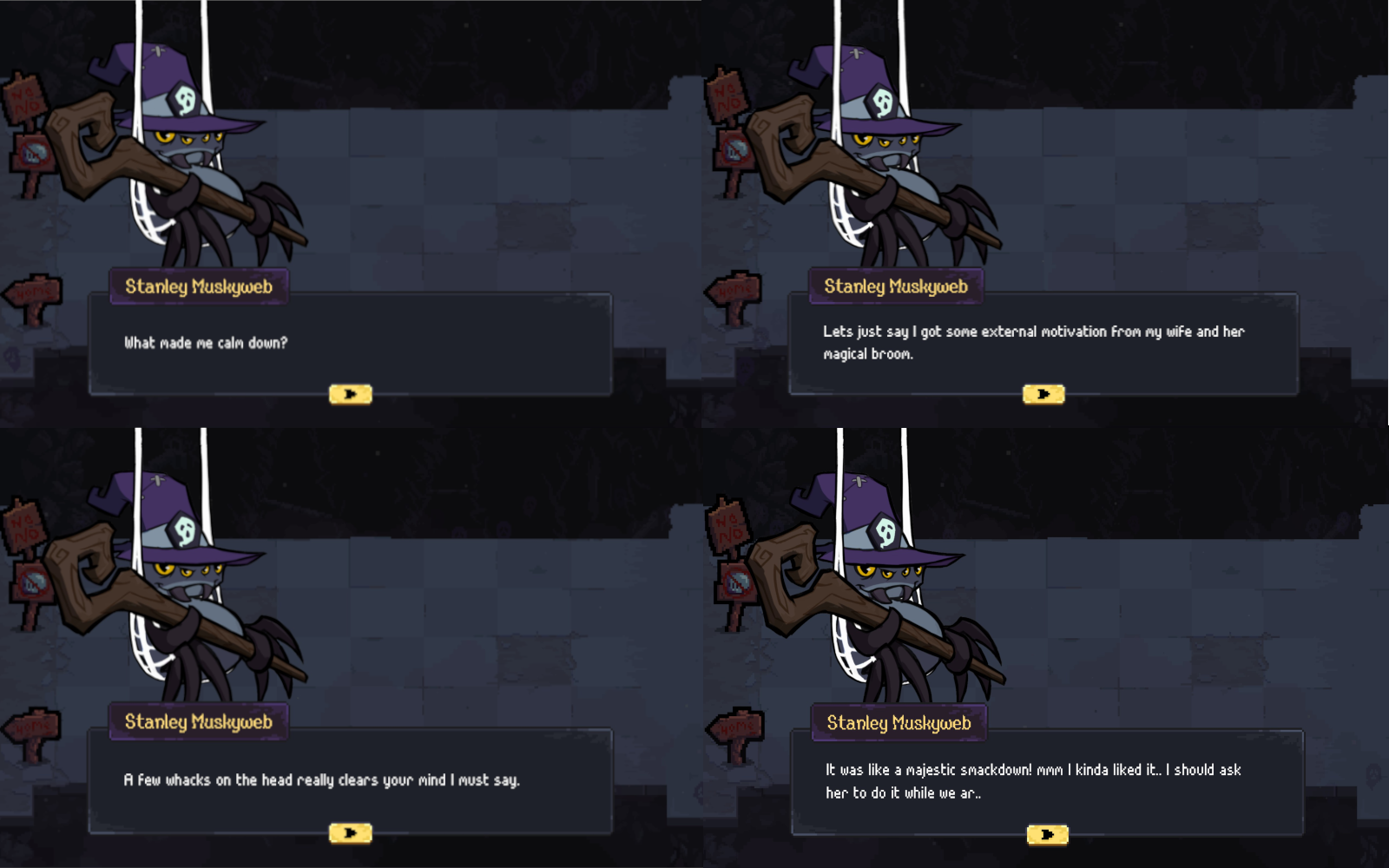The height and width of the screenshot is (868, 1389).
Task: Advance the dialogue about the magical broom
Action: coord(1045,393)
